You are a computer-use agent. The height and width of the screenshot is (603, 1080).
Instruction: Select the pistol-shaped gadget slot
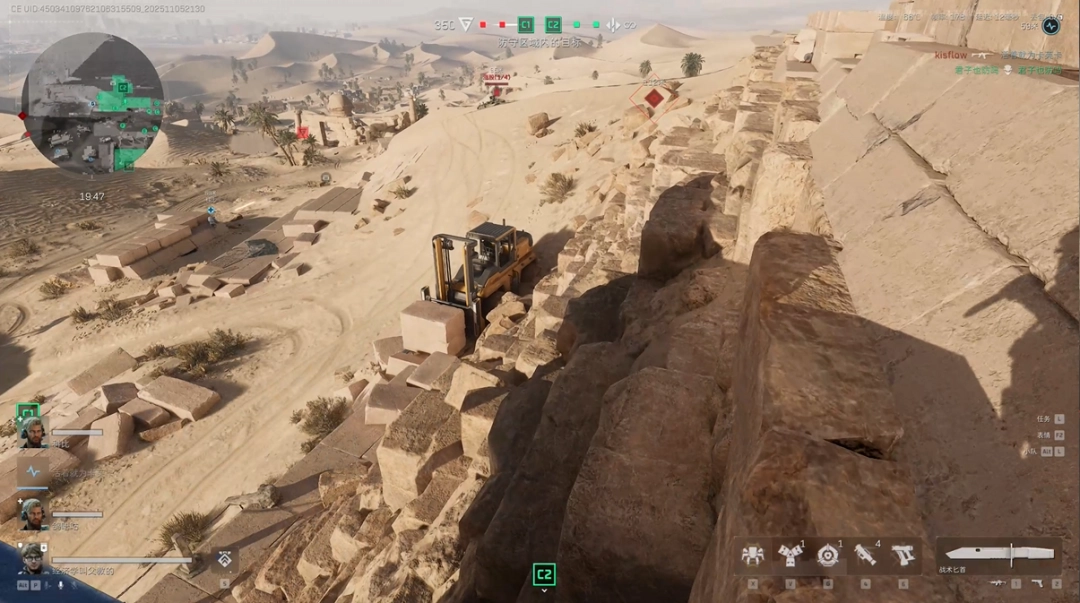(x=903, y=556)
